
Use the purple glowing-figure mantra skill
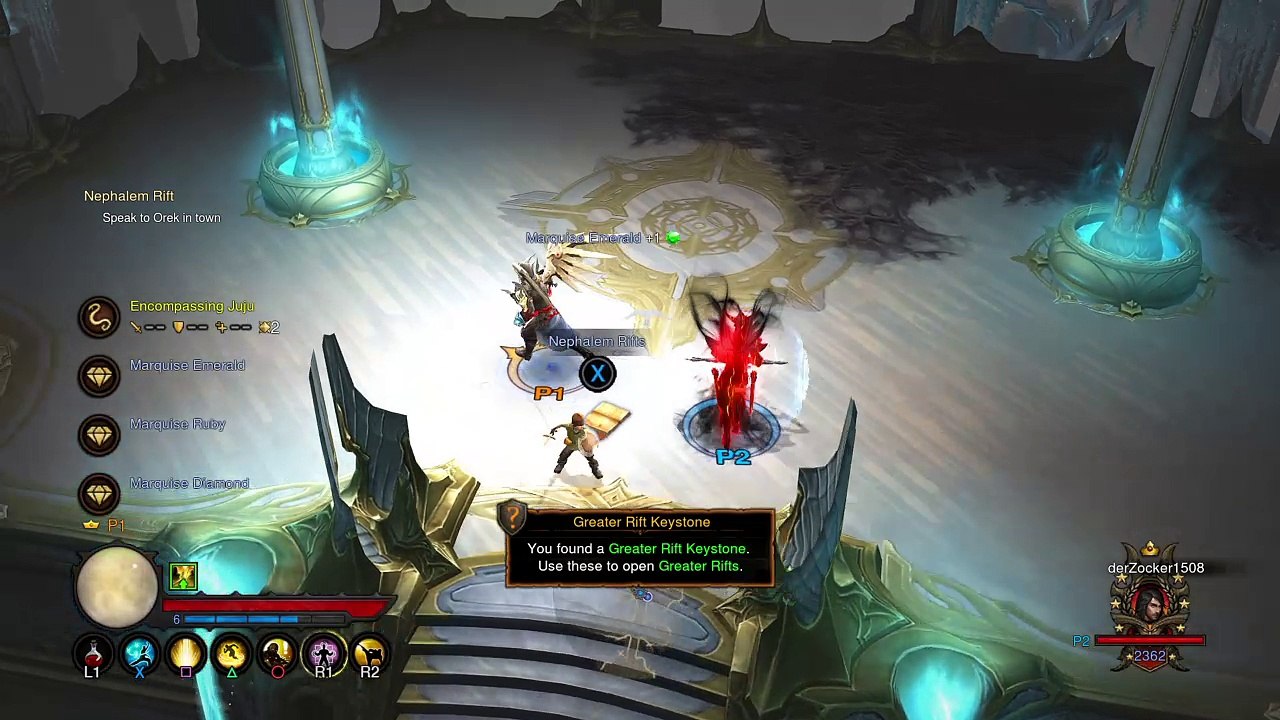click(323, 654)
